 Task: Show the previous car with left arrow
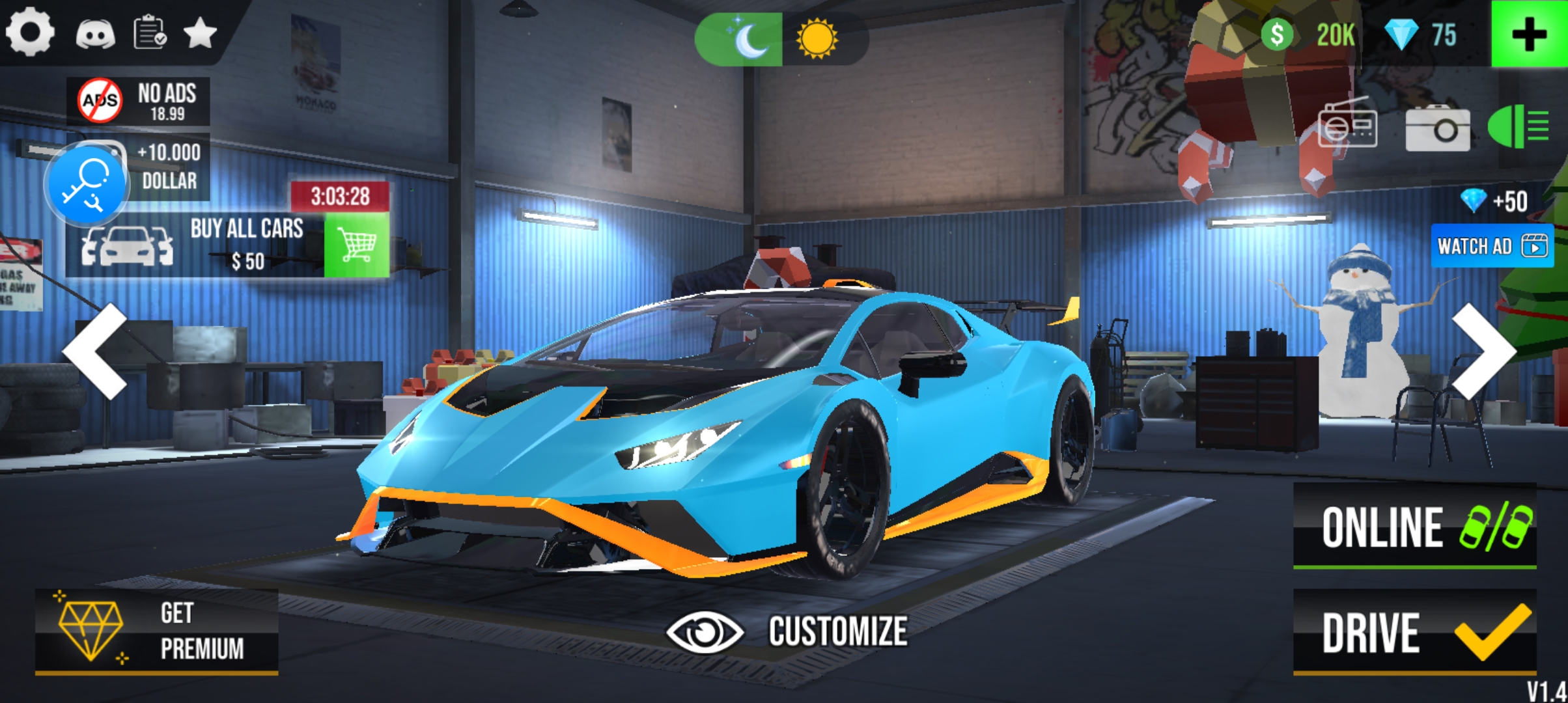click(x=96, y=351)
